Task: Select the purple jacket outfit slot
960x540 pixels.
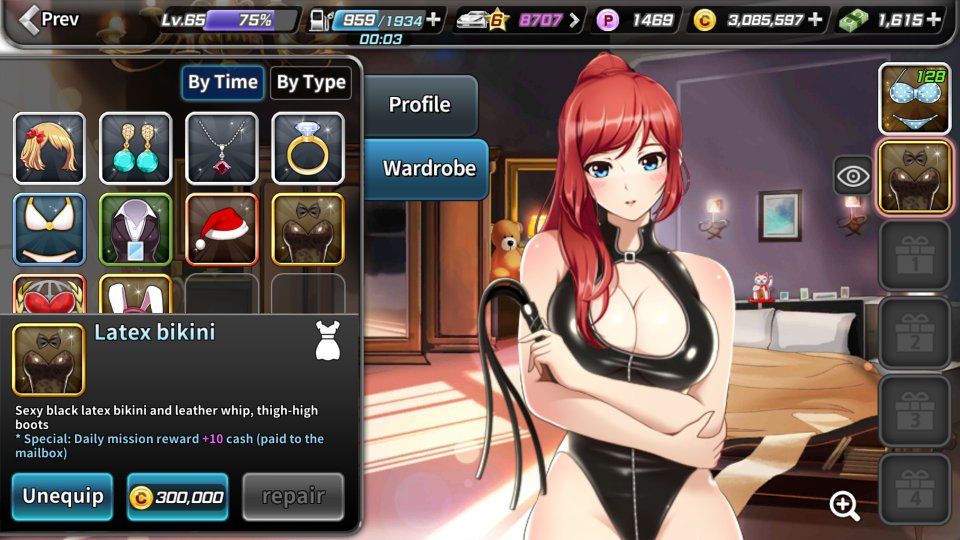Action: 135,229
